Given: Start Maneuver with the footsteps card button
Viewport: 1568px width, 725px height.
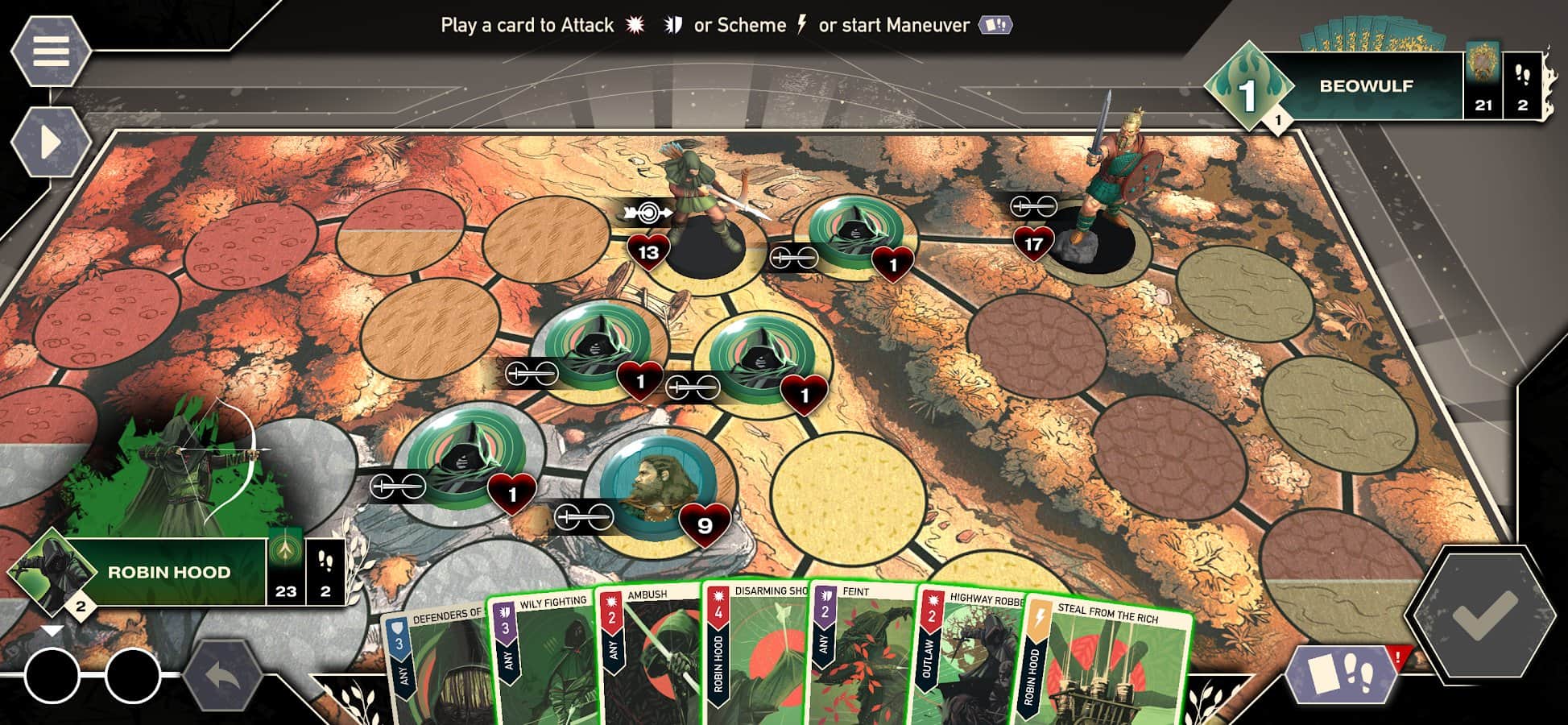Looking at the screenshot, I should [x=1341, y=673].
